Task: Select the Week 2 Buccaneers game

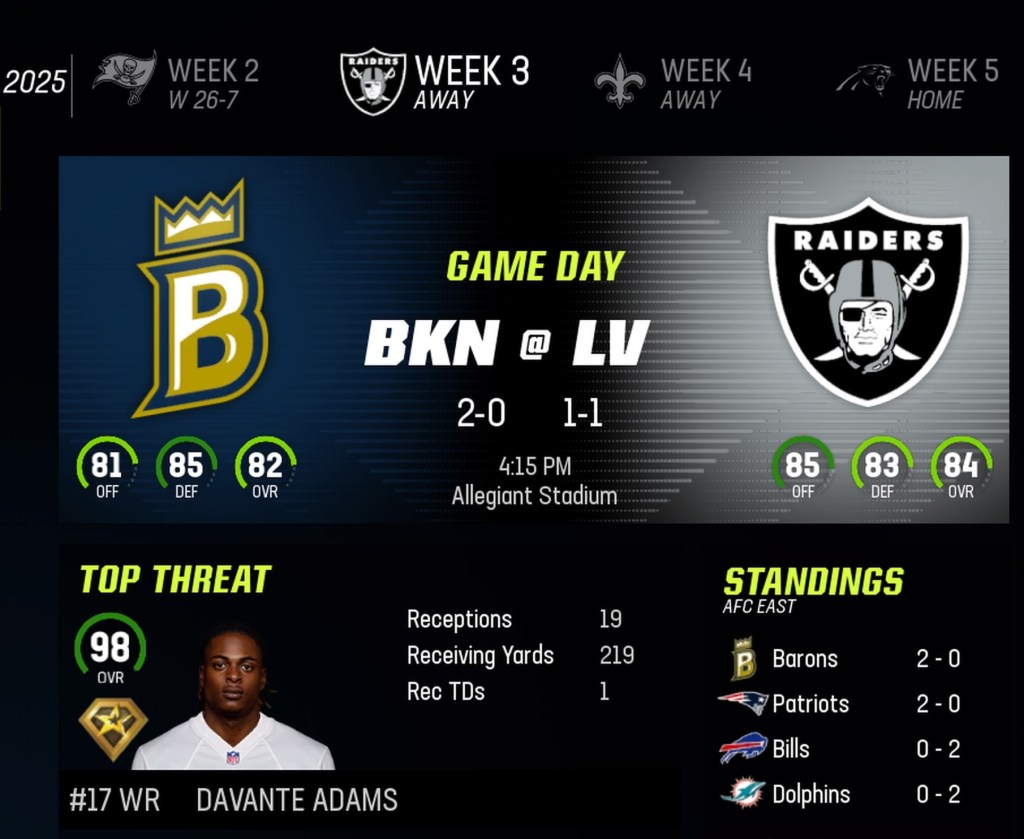Action: click(178, 82)
